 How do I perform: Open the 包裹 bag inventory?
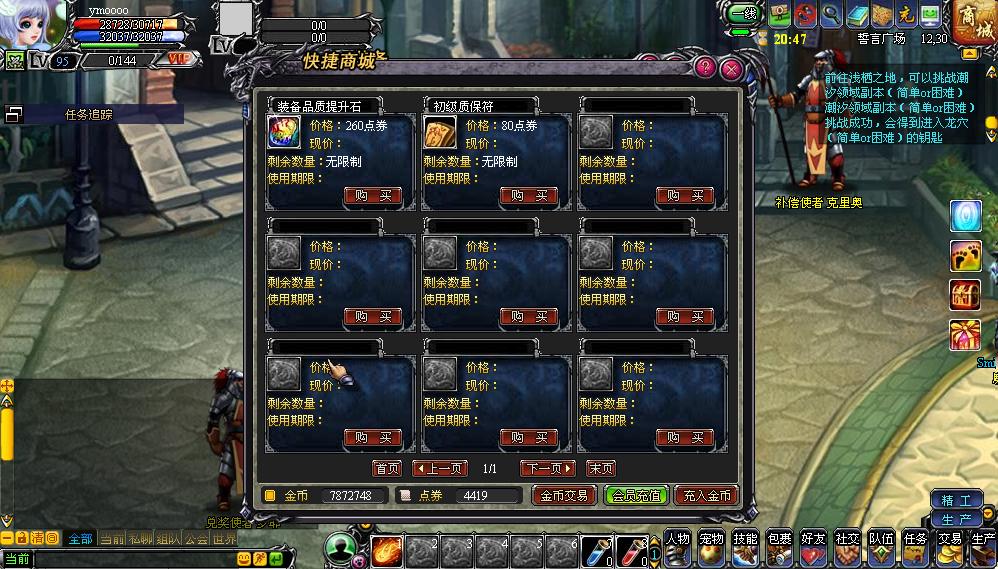point(780,544)
